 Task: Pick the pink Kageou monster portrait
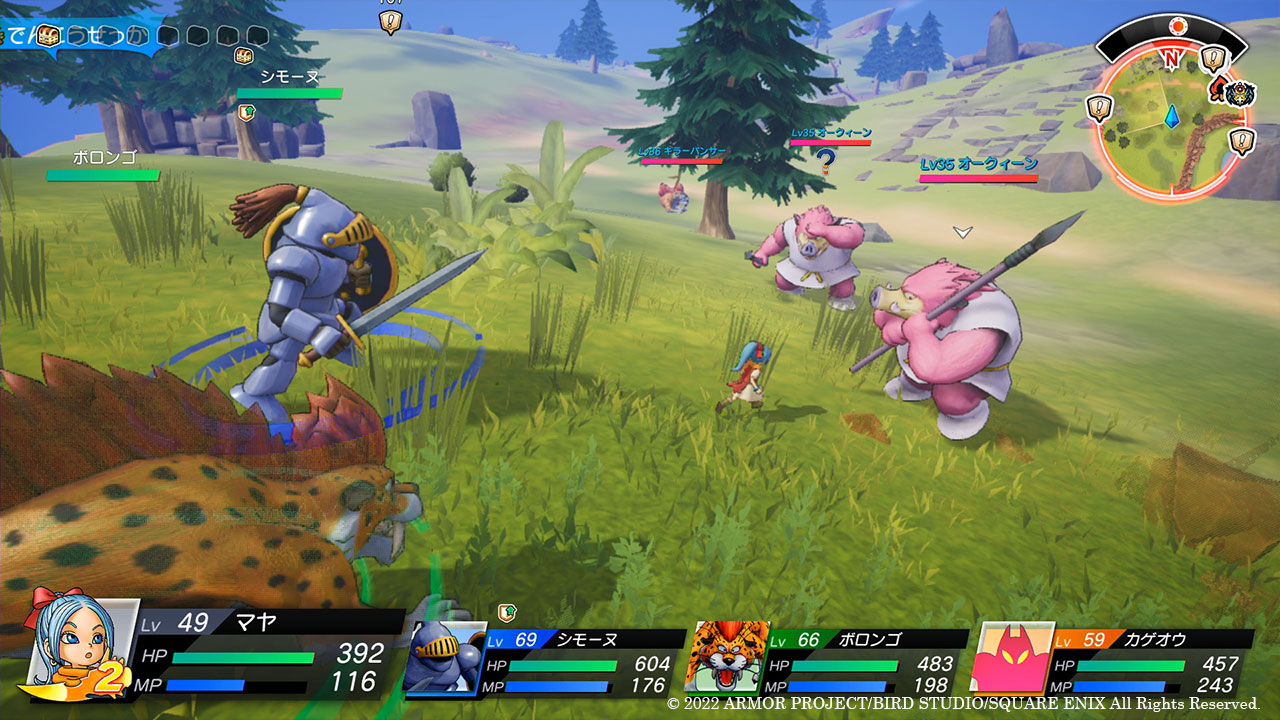[1010, 658]
